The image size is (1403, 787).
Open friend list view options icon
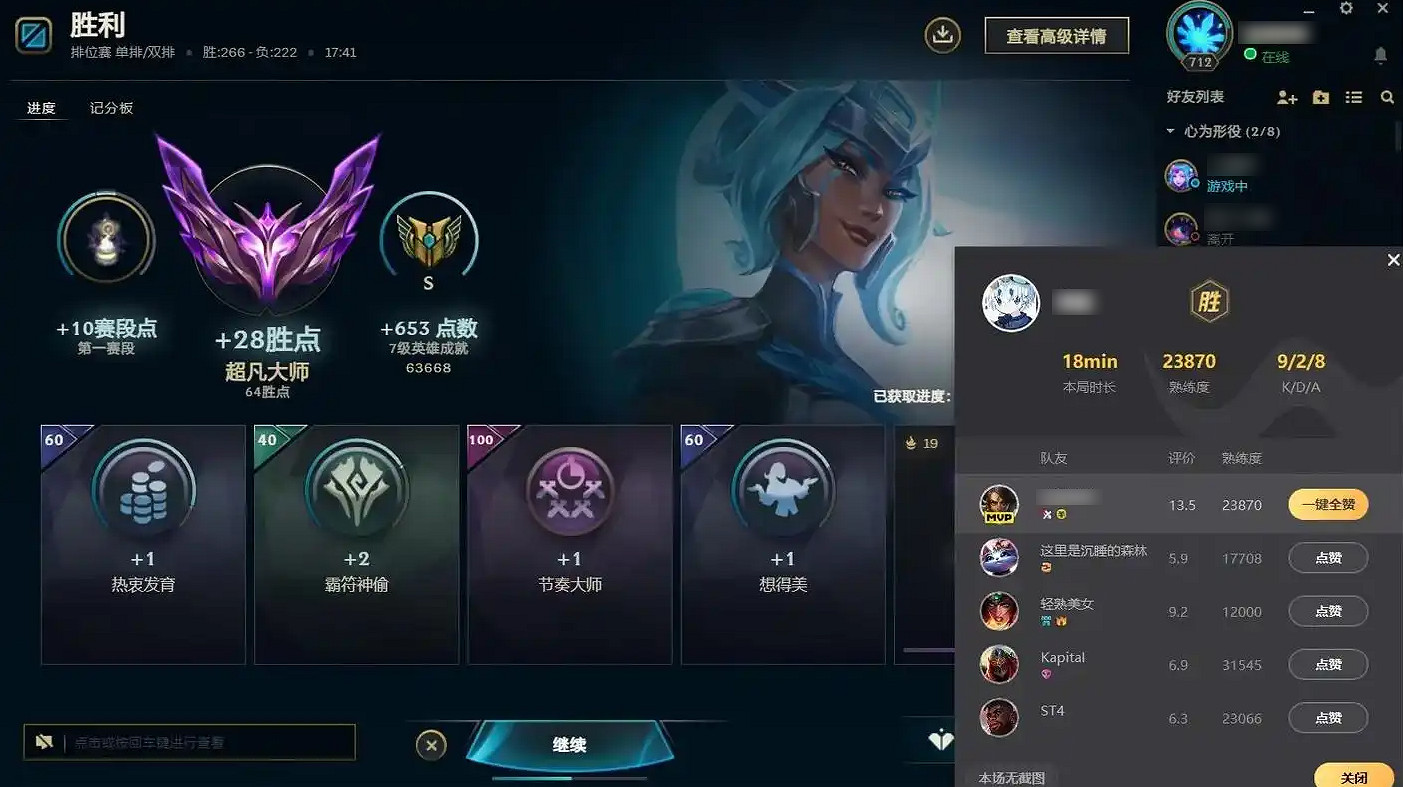tap(1355, 97)
